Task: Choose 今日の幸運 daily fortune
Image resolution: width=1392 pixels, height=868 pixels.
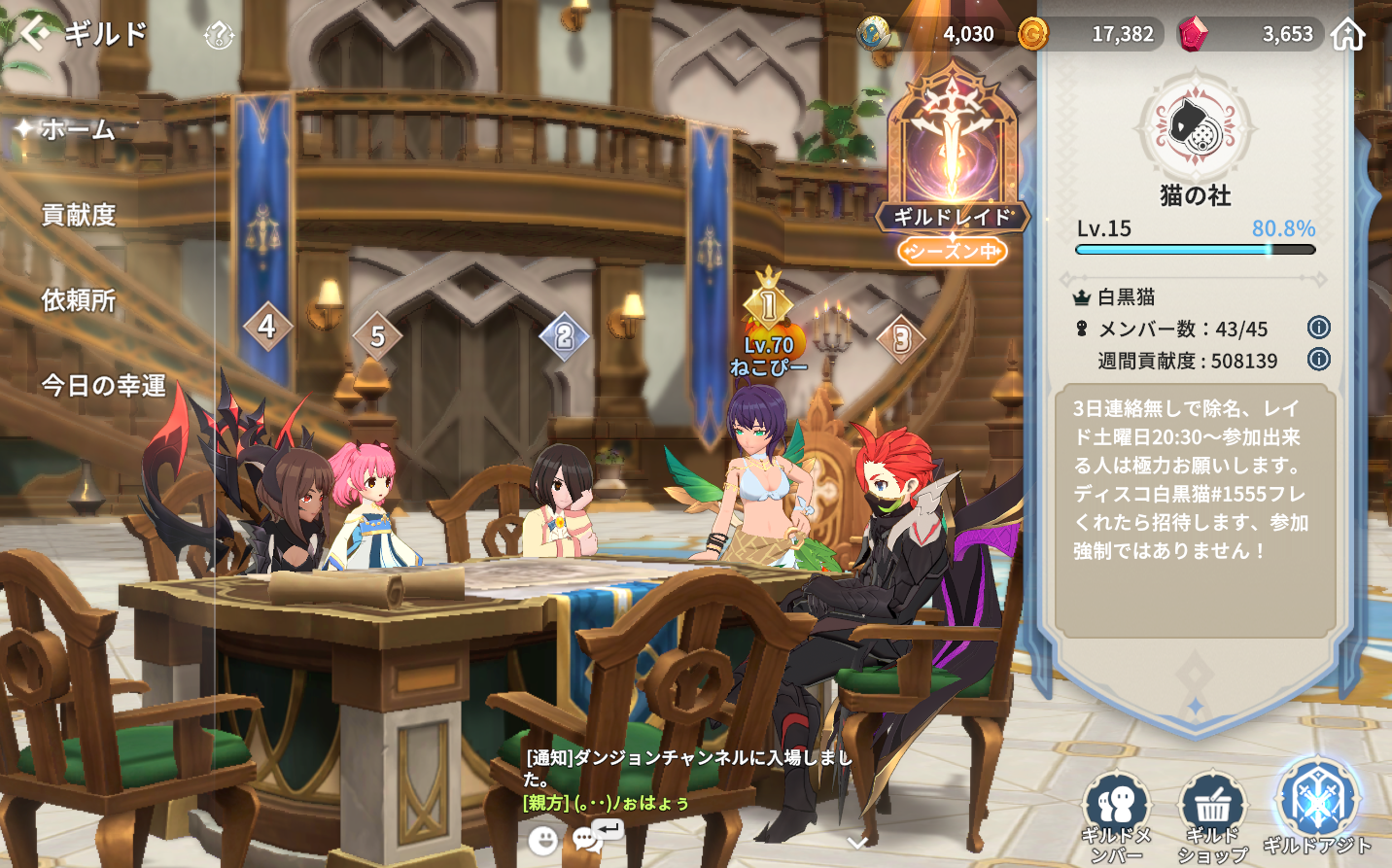Action: [103, 386]
